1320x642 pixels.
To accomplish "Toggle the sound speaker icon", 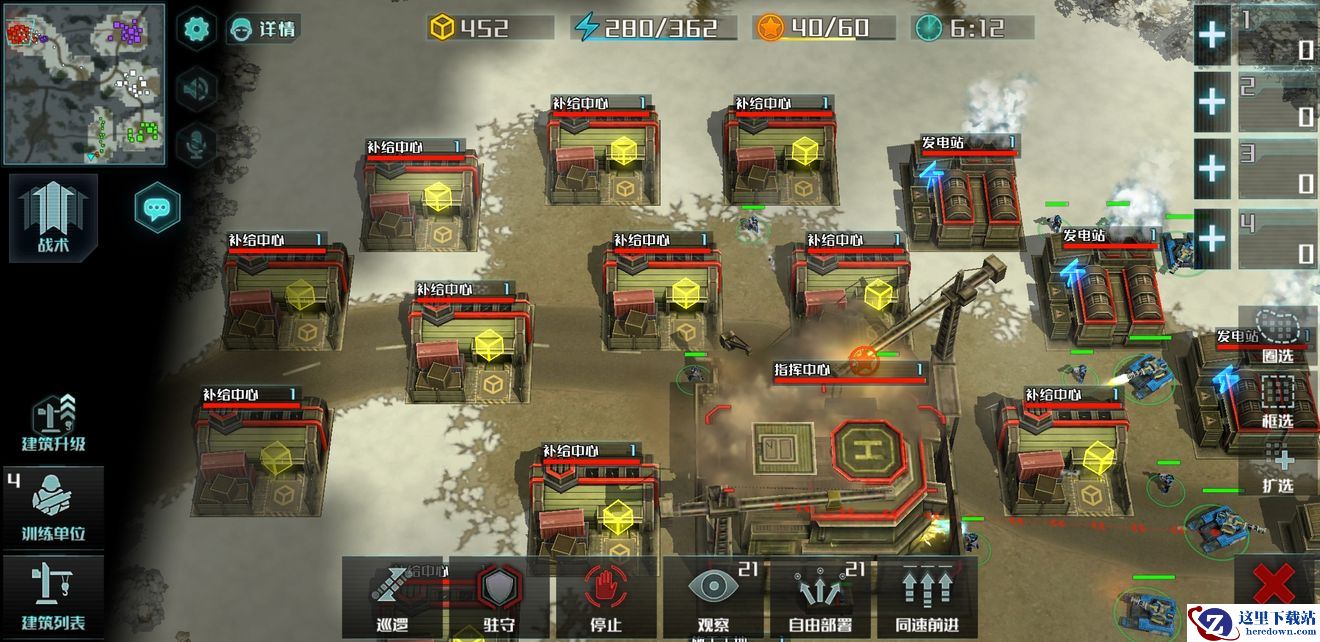I will 196,89.
